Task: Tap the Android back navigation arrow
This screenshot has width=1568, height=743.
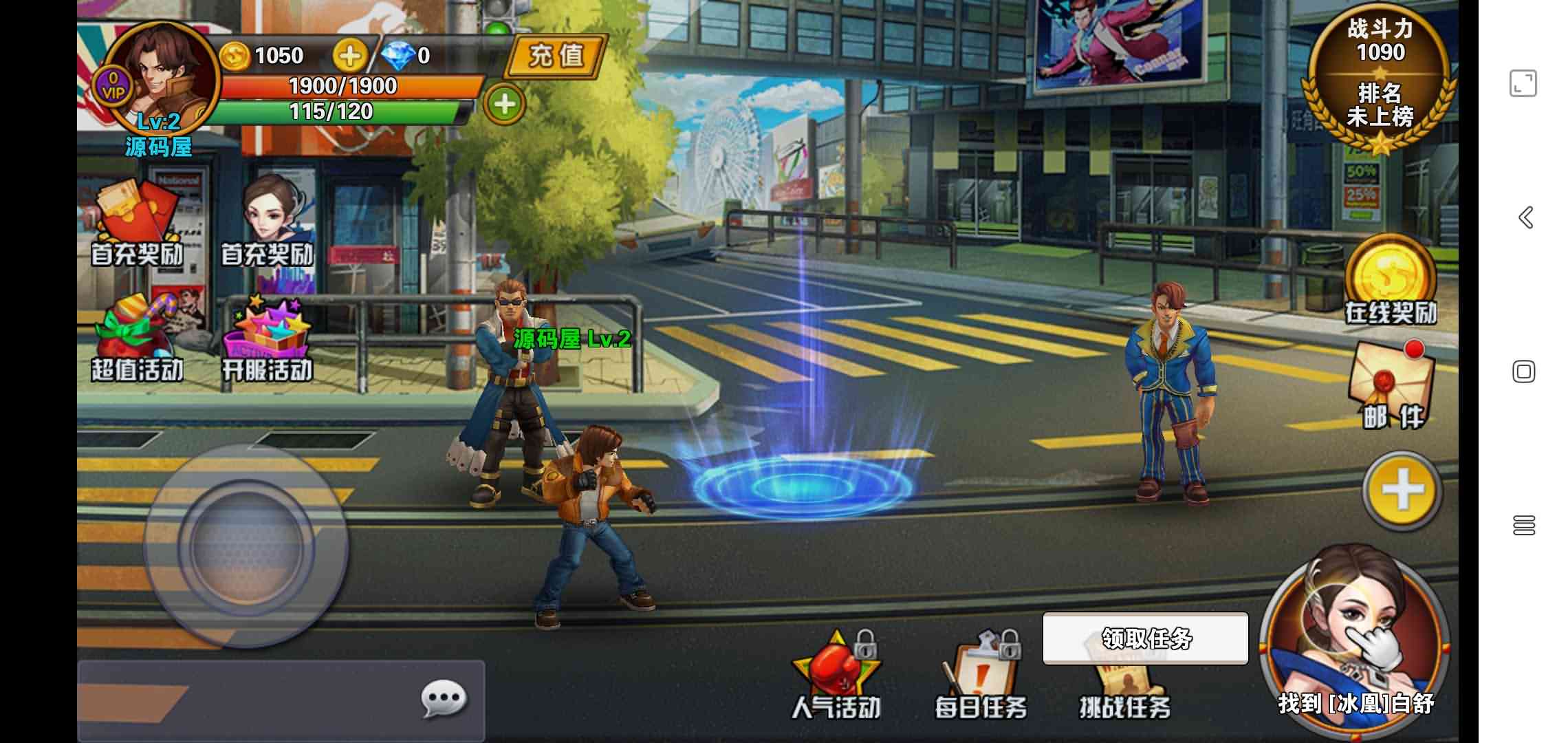Action: [x=1525, y=217]
